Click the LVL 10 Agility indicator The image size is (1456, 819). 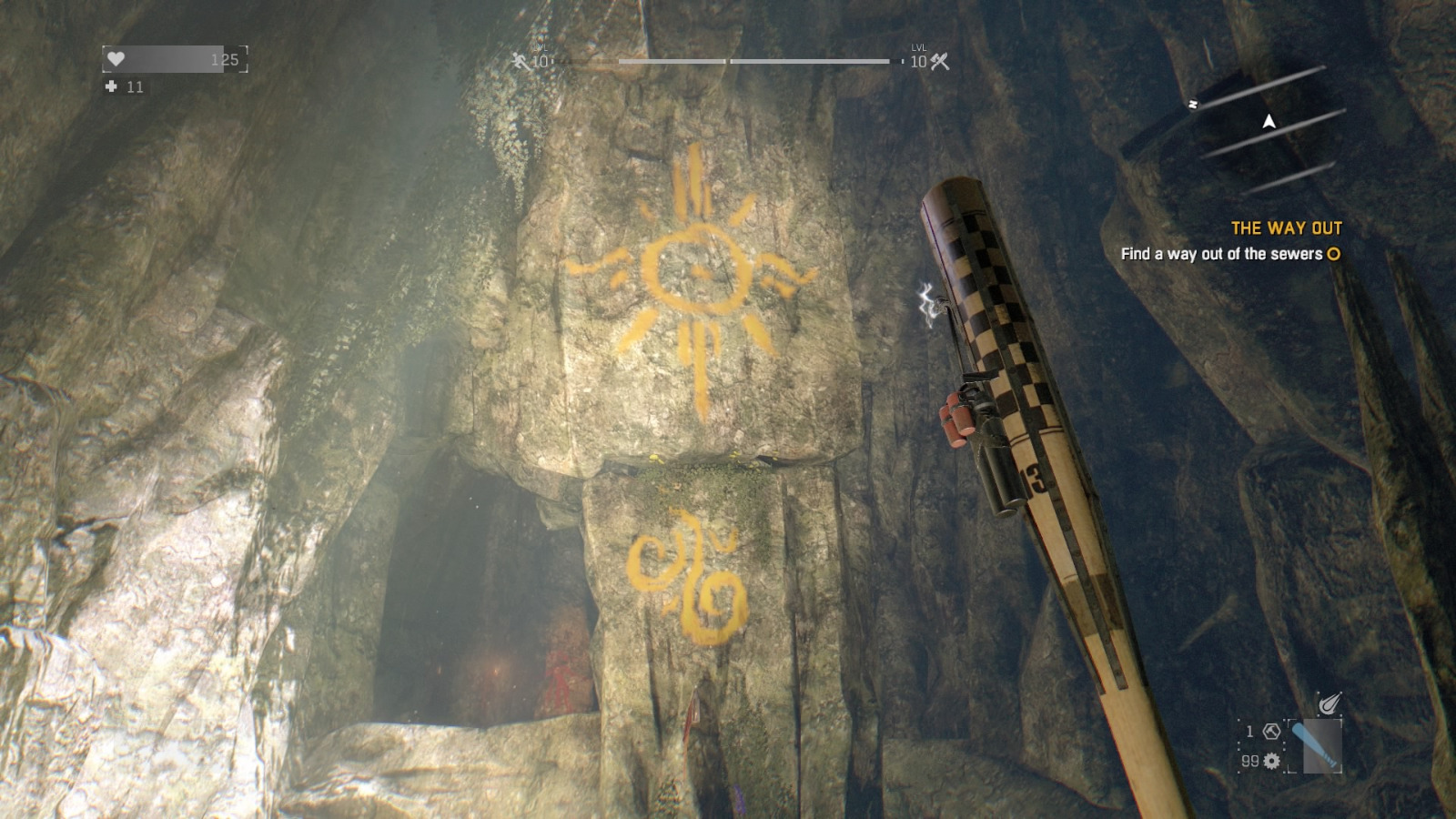[x=539, y=56]
